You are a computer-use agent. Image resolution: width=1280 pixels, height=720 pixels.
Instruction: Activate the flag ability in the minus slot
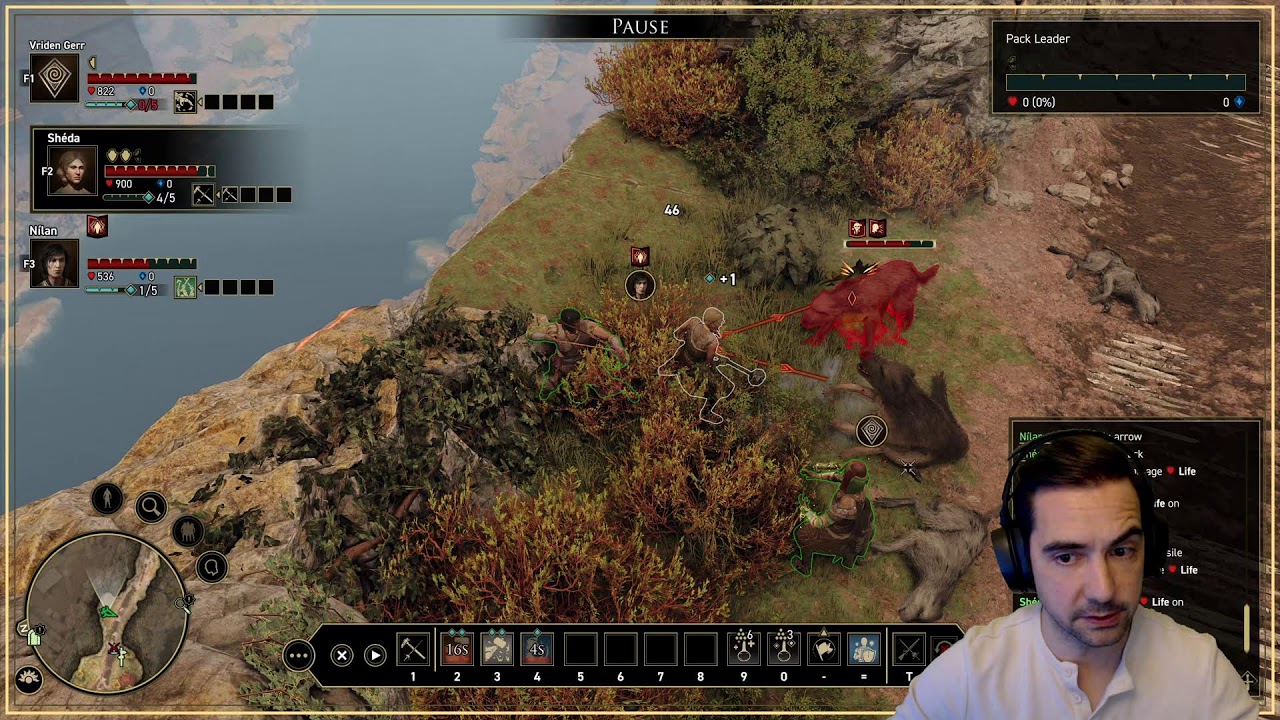[x=823, y=649]
